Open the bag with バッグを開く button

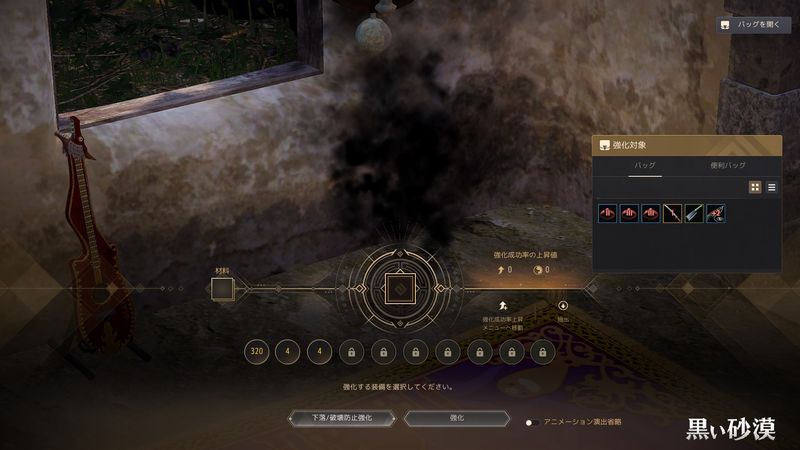point(754,25)
